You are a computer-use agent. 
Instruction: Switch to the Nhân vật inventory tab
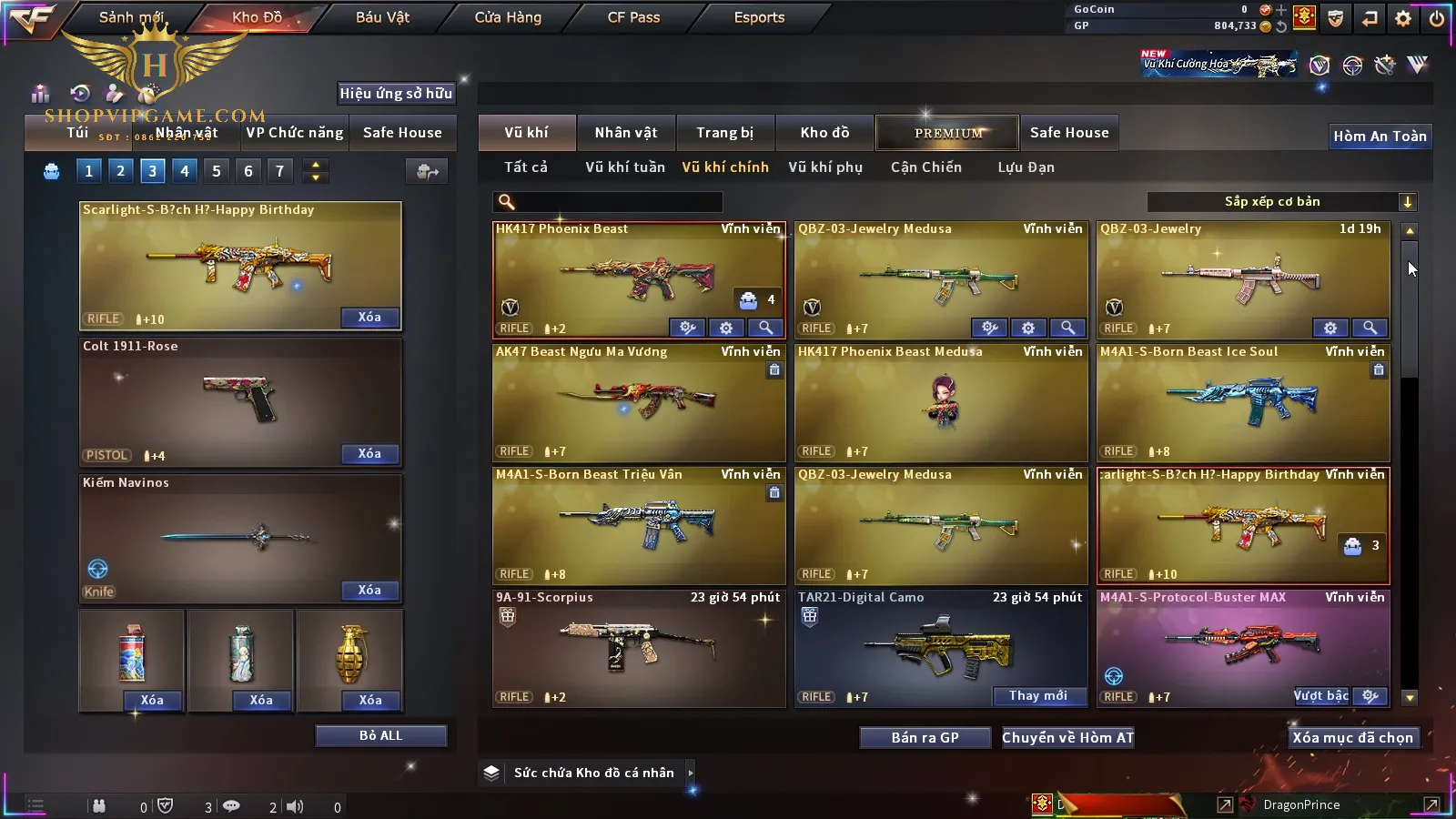click(626, 133)
